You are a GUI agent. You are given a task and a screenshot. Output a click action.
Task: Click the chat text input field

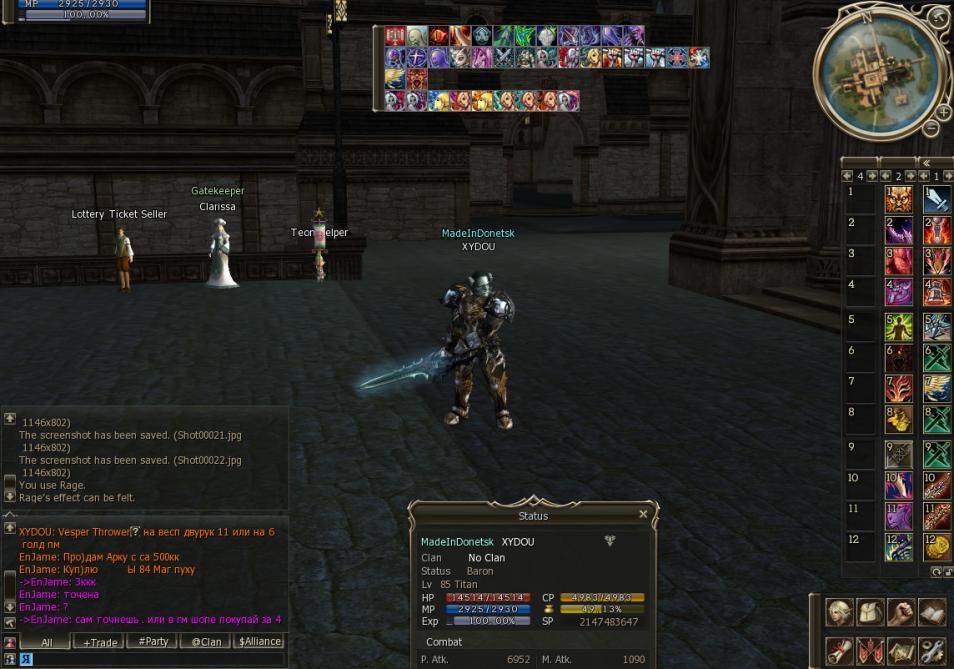[x=150, y=660]
